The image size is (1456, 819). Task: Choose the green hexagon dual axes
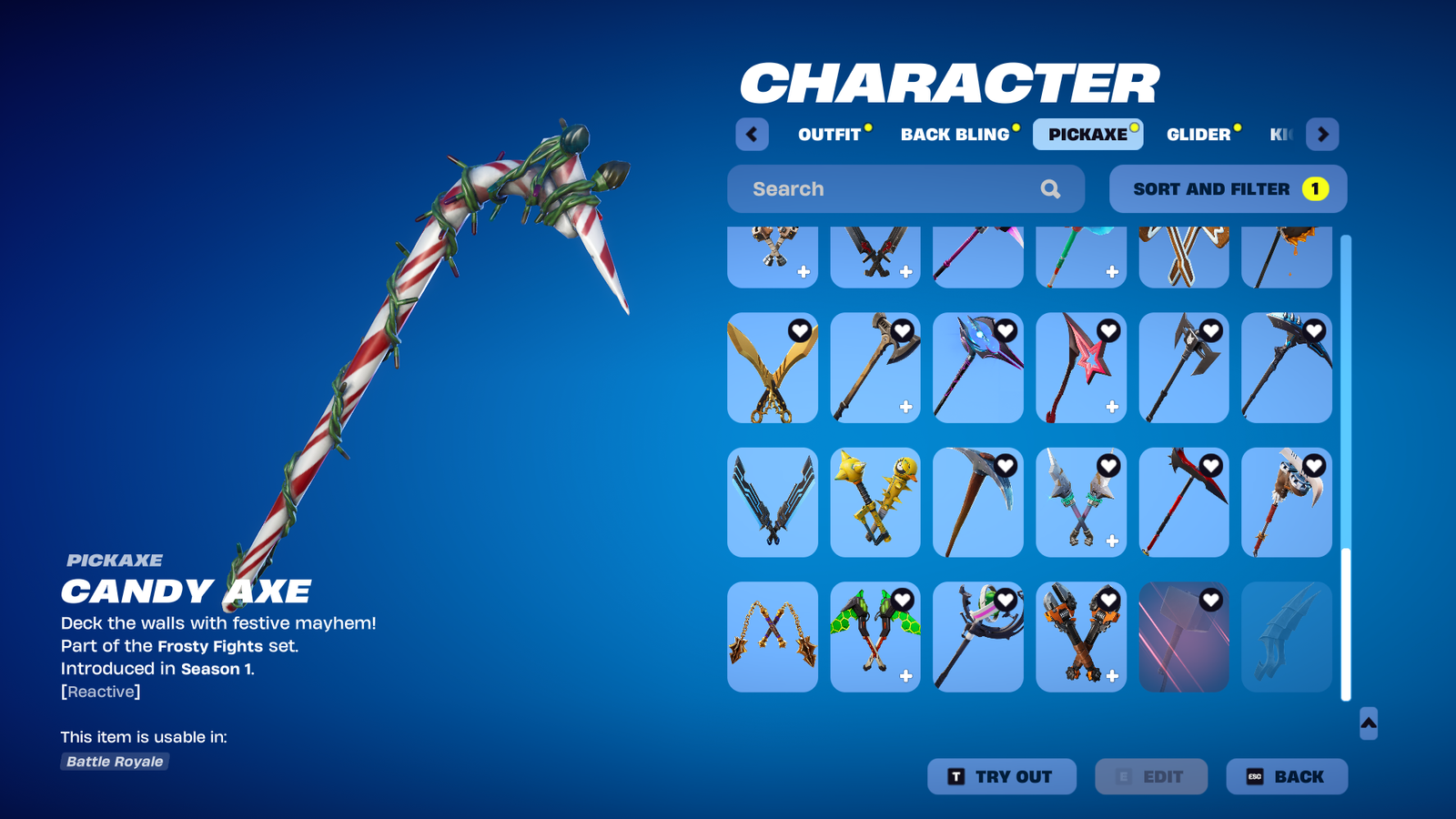pos(875,637)
